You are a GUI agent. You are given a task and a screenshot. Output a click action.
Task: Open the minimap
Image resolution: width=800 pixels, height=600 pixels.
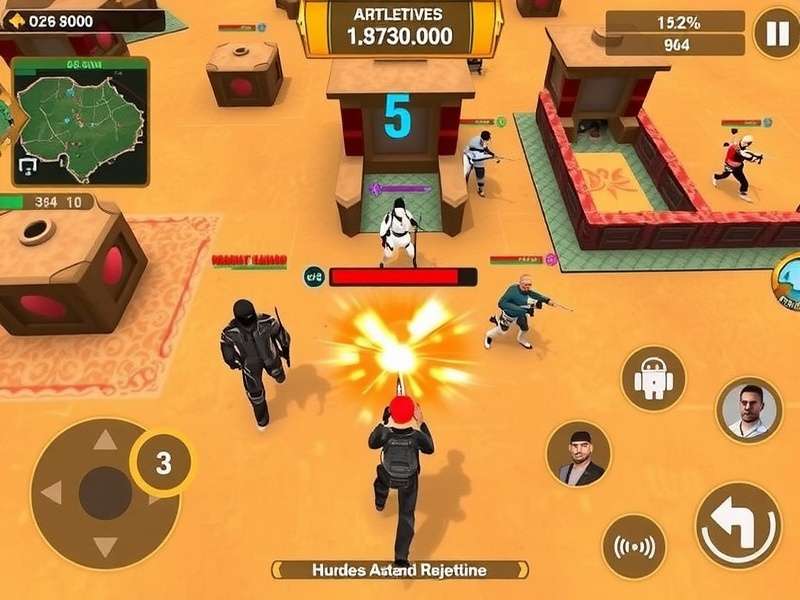point(81,121)
